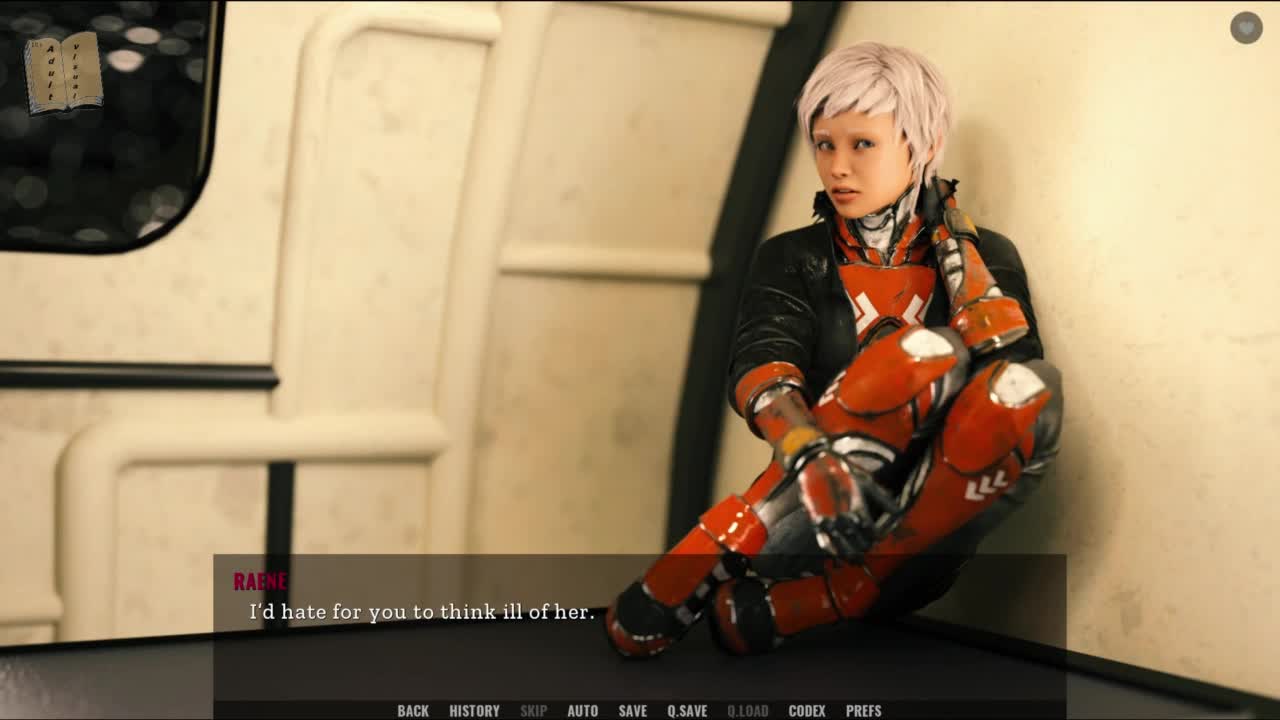Toggle Auto advance mode

tap(582, 711)
